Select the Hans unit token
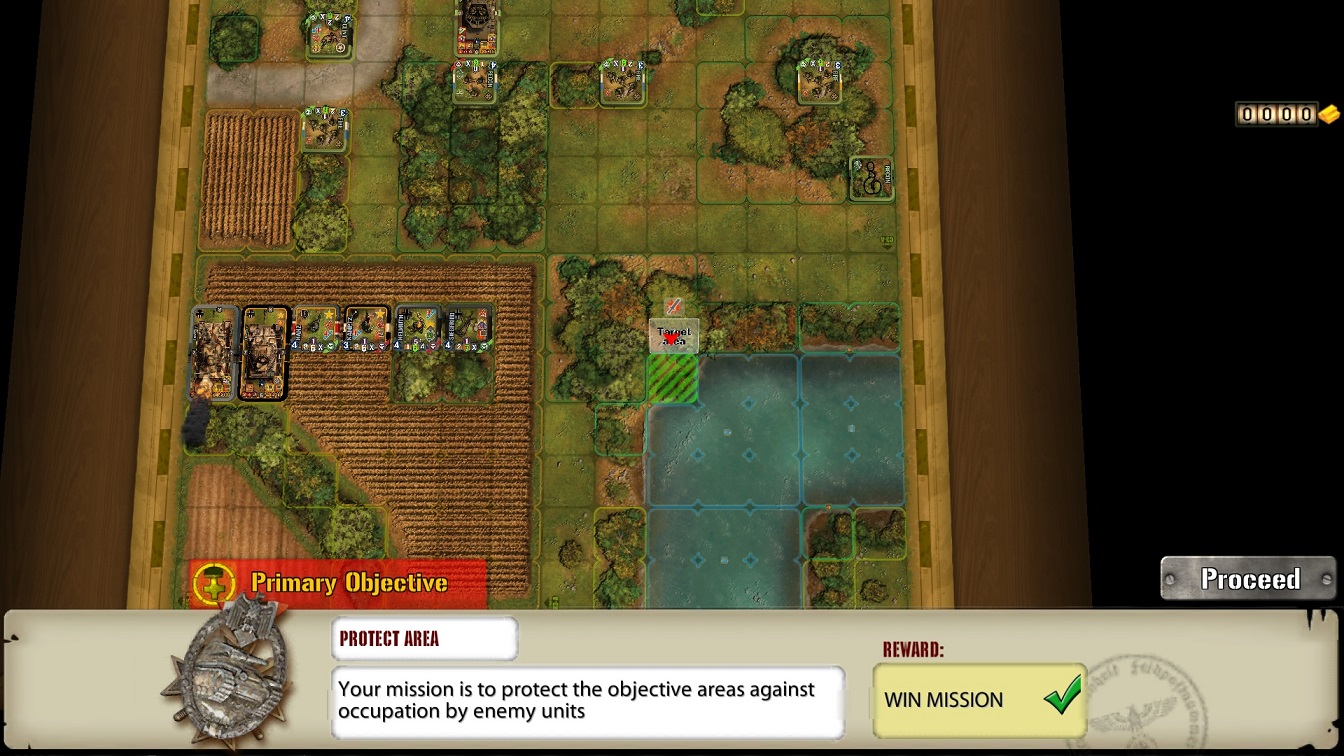 click(x=316, y=329)
